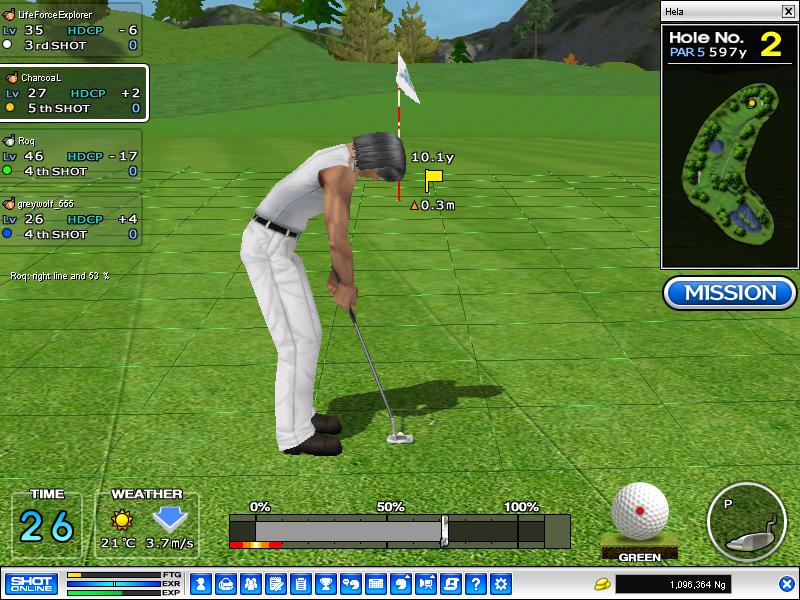Open the trophy toolbar icon

coord(326,583)
